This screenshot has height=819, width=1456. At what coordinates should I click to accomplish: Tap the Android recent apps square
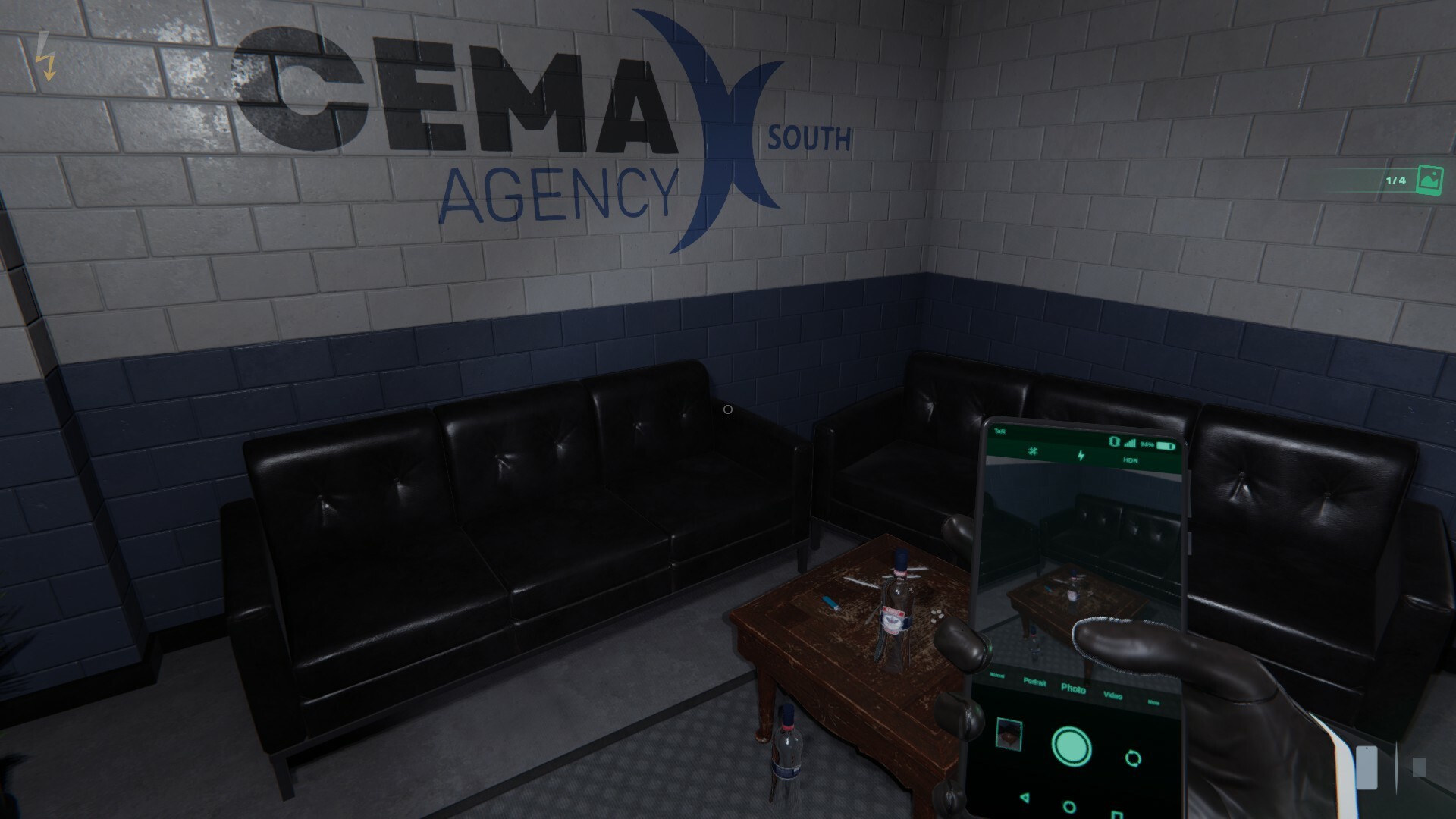(x=1117, y=814)
